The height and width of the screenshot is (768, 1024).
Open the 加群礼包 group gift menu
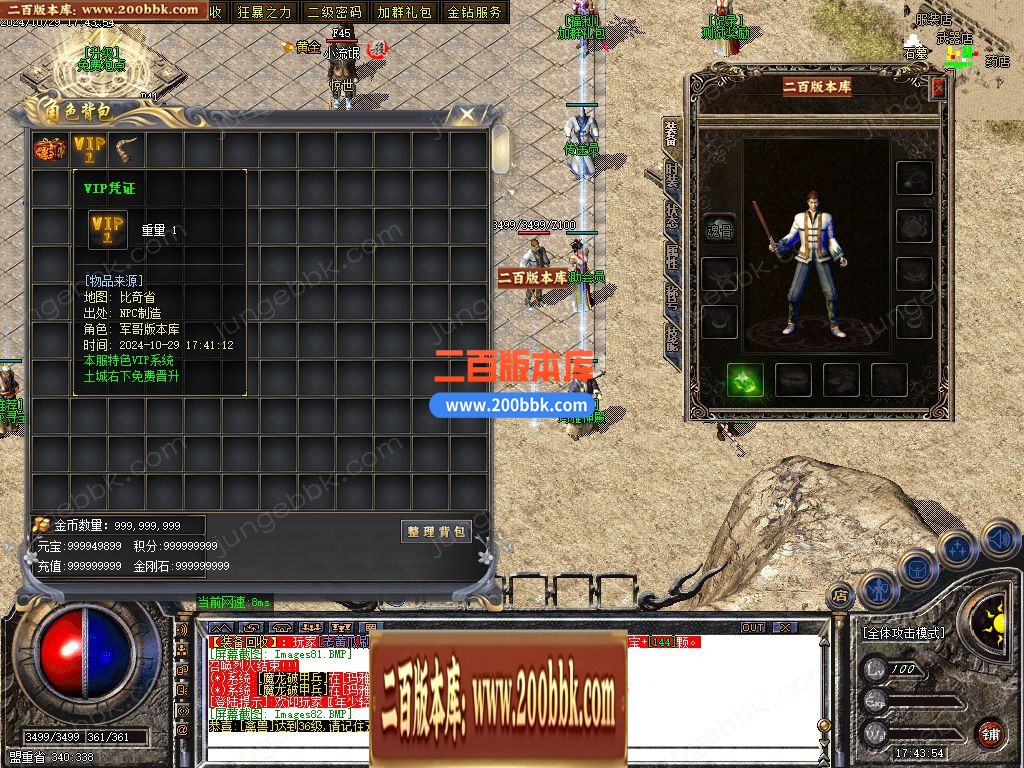(404, 12)
